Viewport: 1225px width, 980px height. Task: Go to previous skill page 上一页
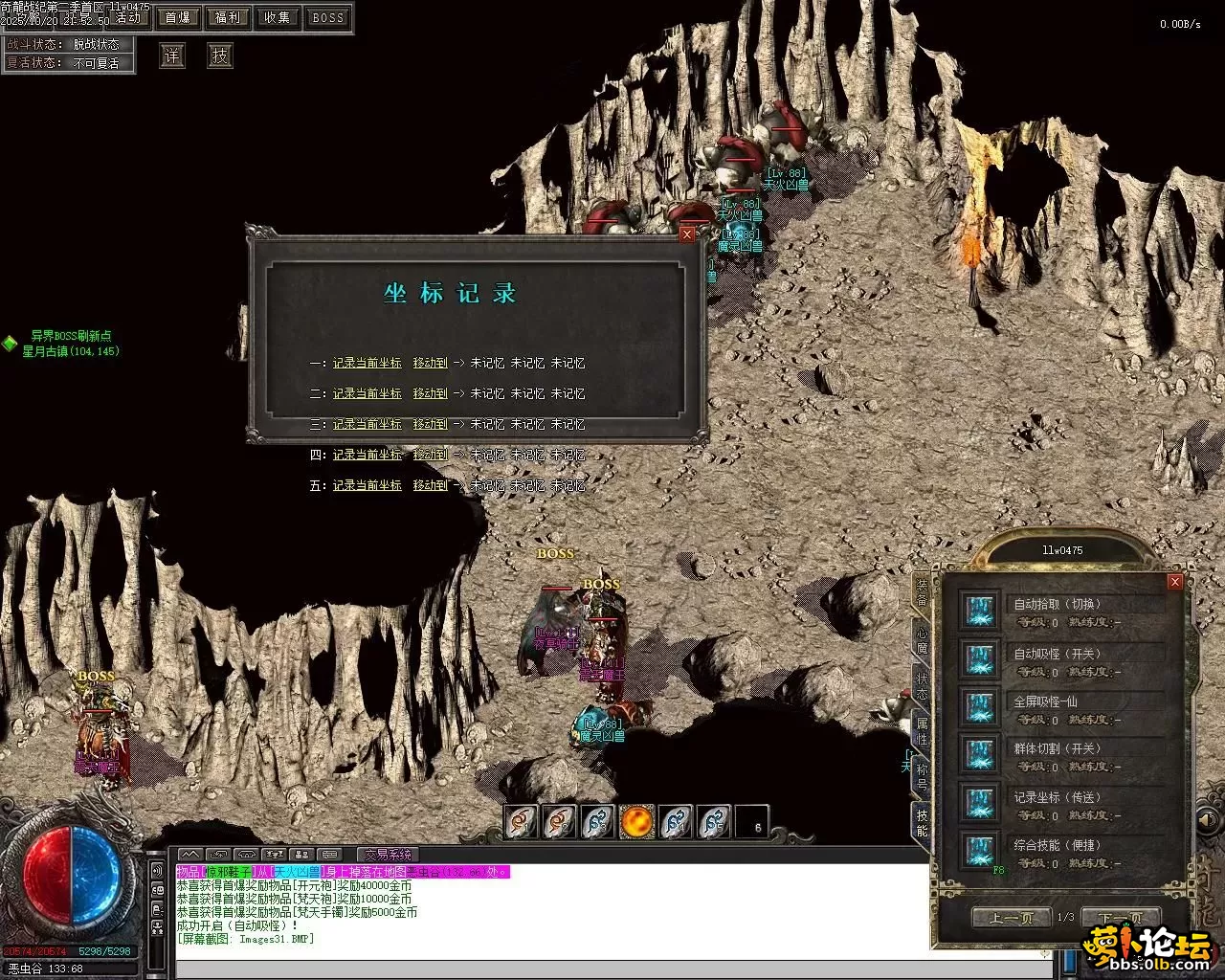click(1011, 918)
